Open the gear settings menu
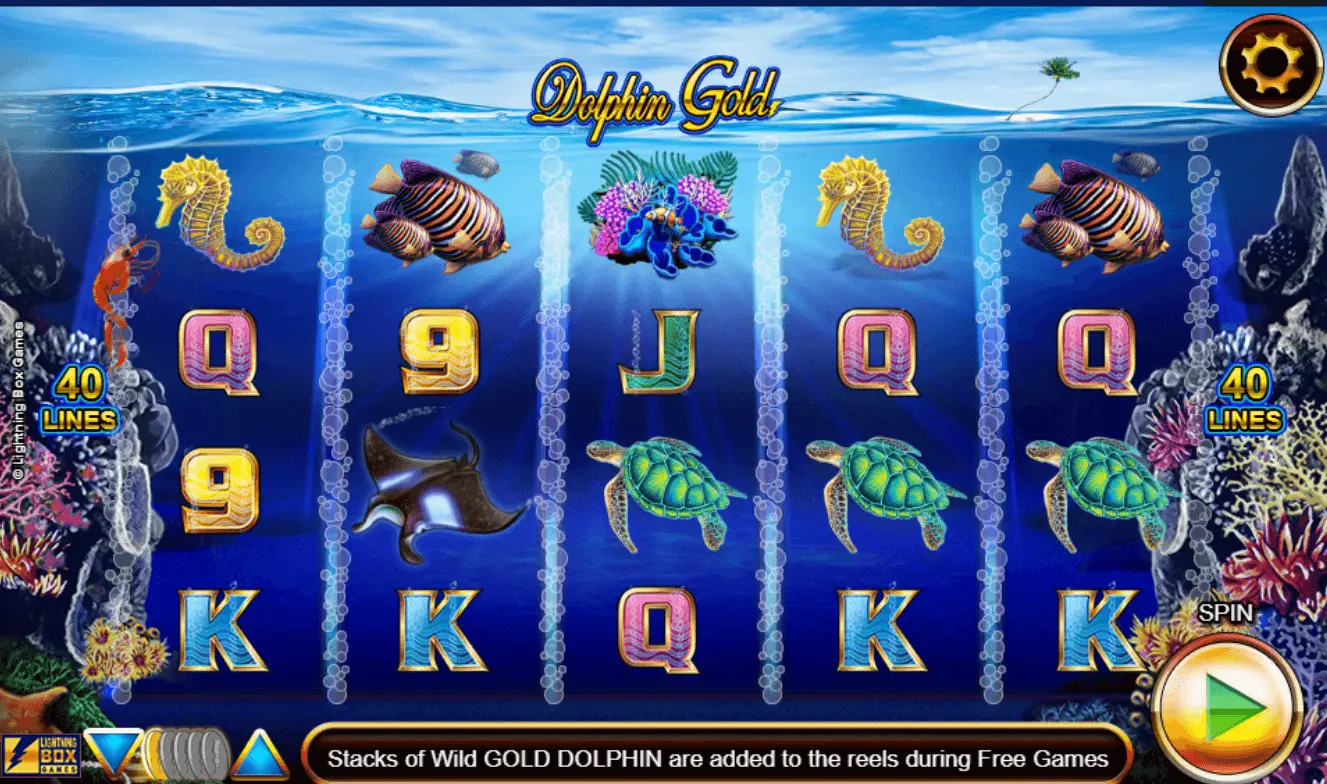Image resolution: width=1327 pixels, height=784 pixels. coord(1271,65)
